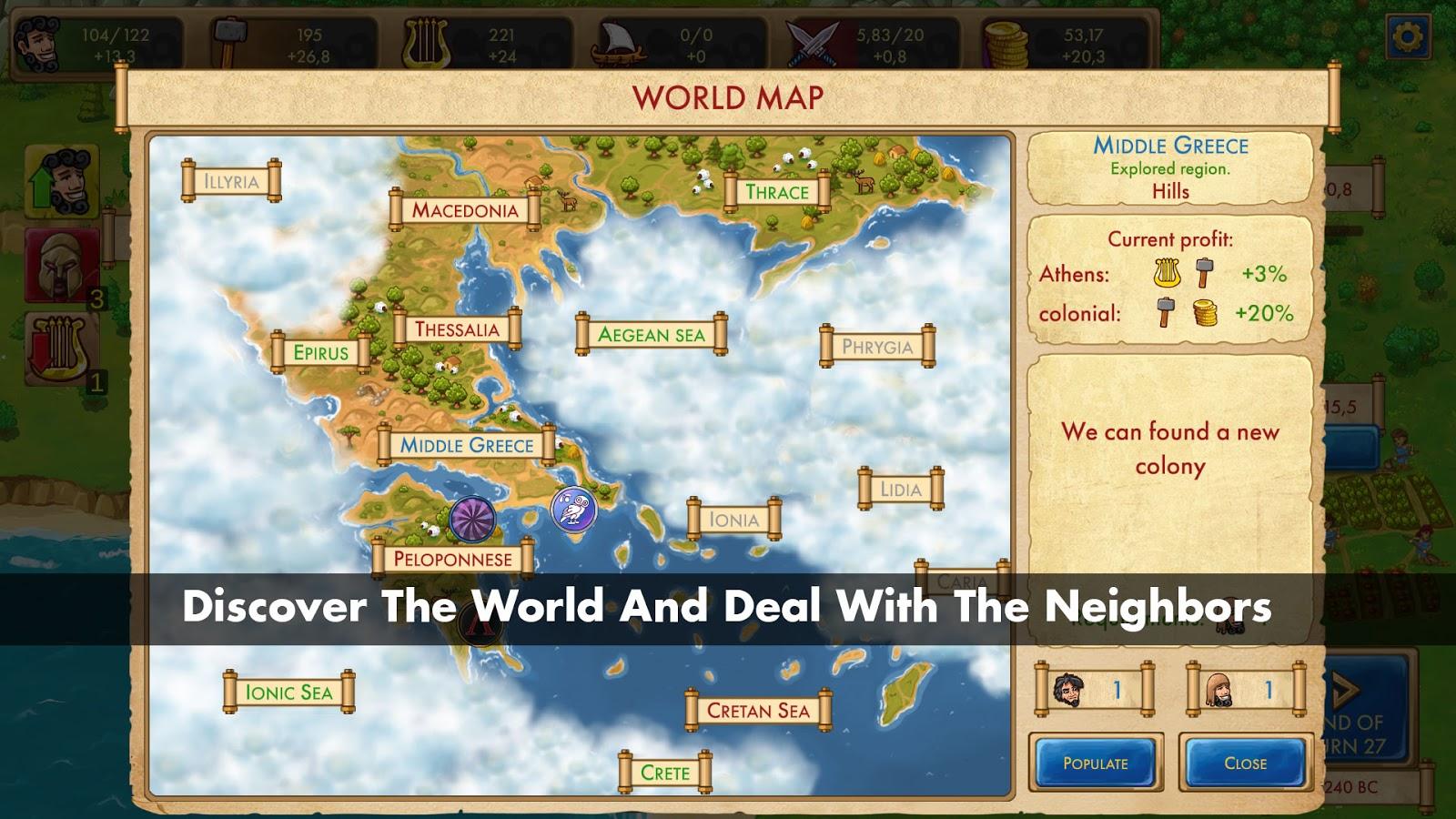Viewport: 1456px width, 819px height.
Task: Click the purple shield city marker
Action: pyautogui.click(x=473, y=519)
